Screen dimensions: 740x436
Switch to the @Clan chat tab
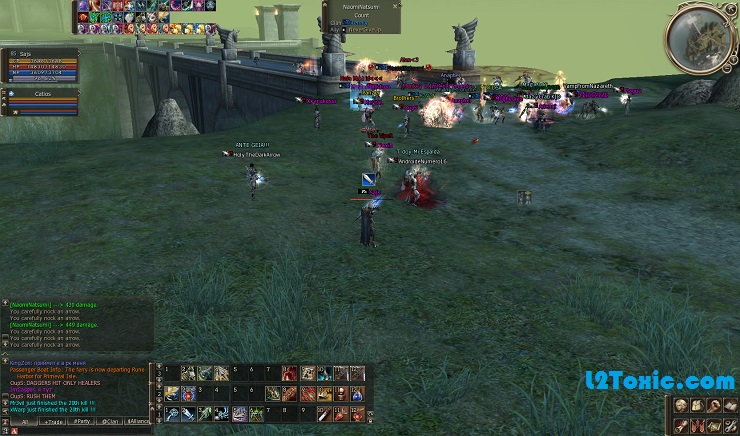(109, 422)
